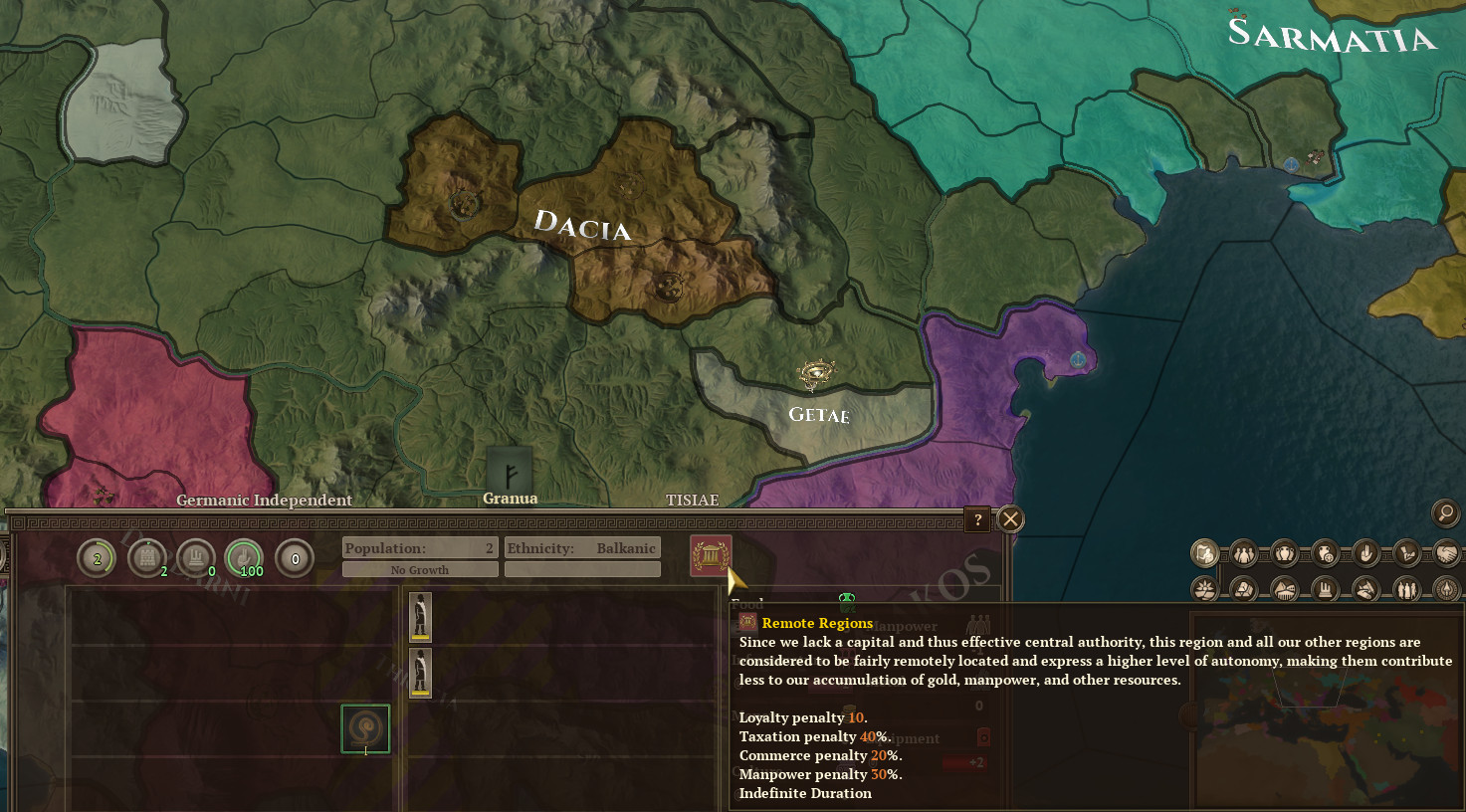Switch to the trade goods amphora map mode
The height and width of the screenshot is (812, 1466).
click(x=1284, y=553)
